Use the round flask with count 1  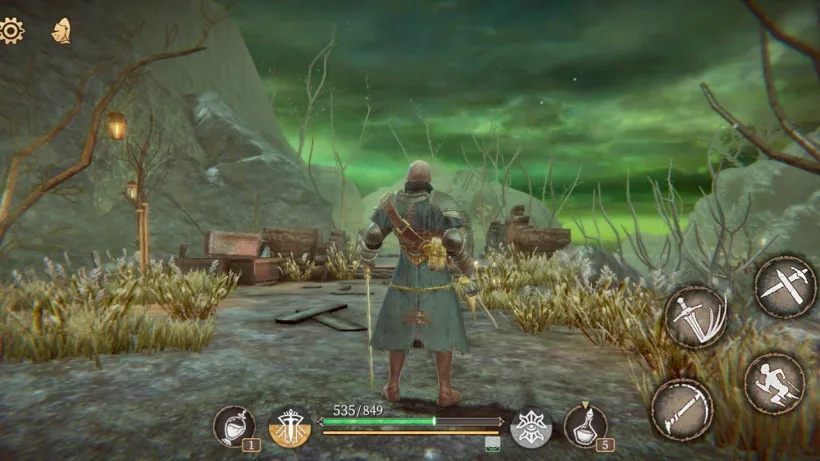click(234, 426)
